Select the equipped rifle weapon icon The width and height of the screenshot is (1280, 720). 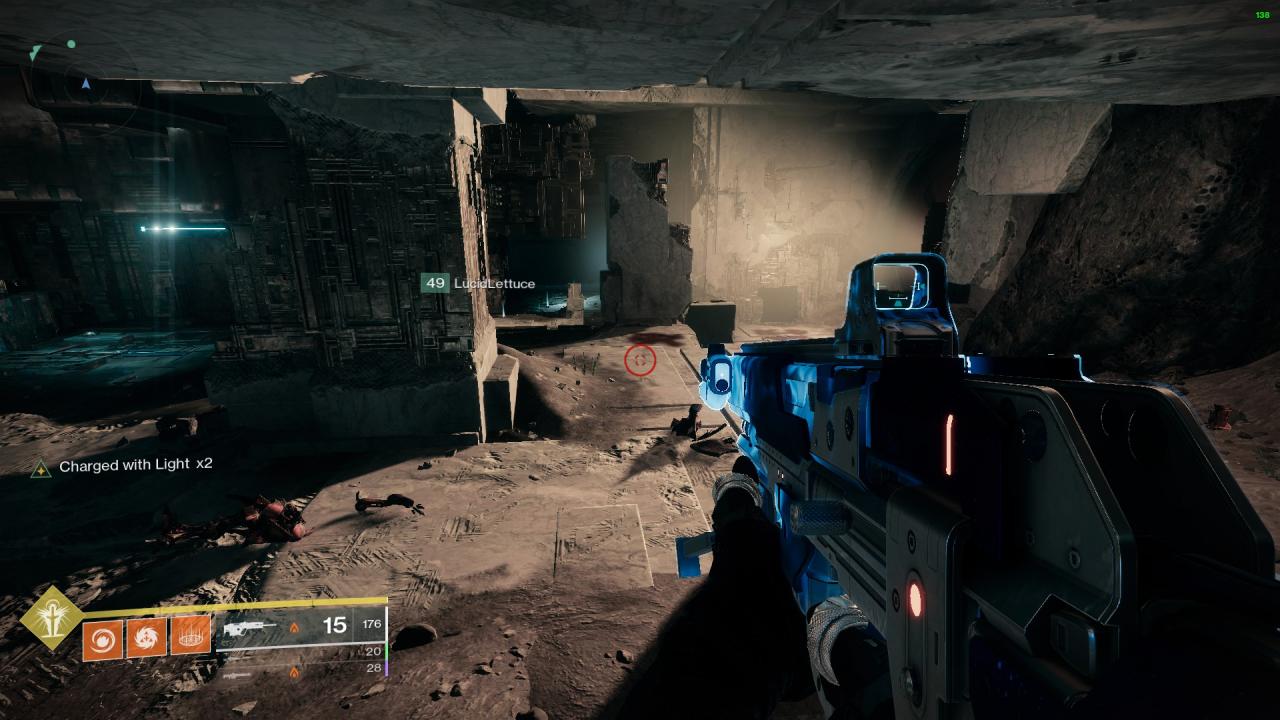point(251,627)
